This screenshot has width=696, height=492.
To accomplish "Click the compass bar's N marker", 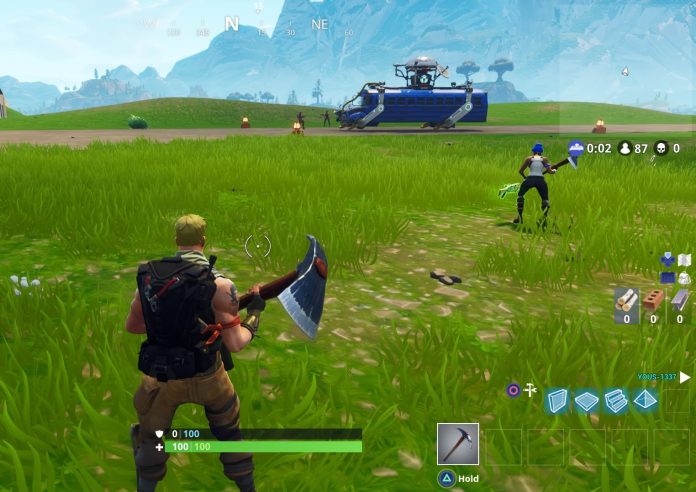I will pyautogui.click(x=232, y=23).
